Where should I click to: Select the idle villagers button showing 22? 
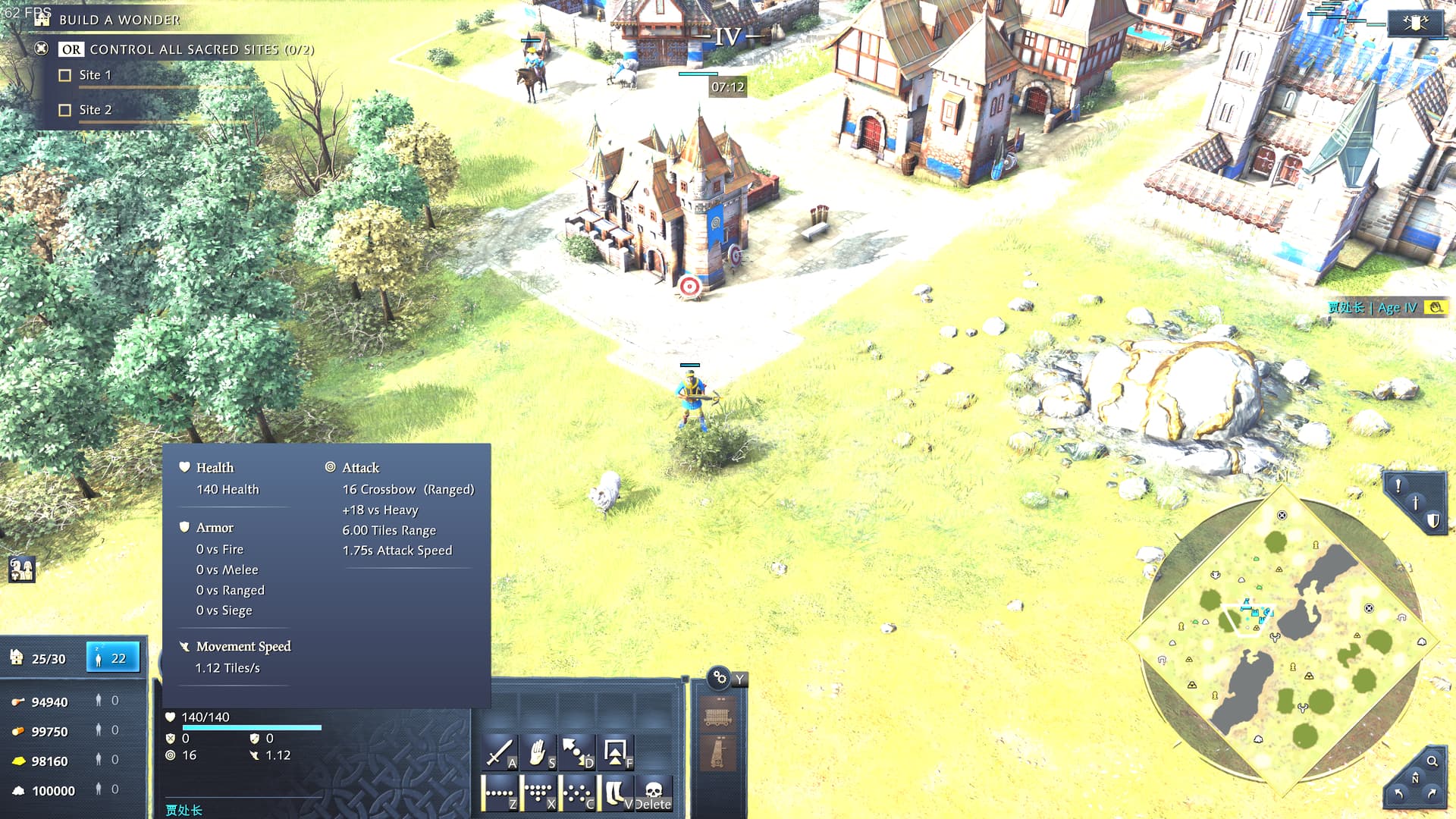pos(112,657)
